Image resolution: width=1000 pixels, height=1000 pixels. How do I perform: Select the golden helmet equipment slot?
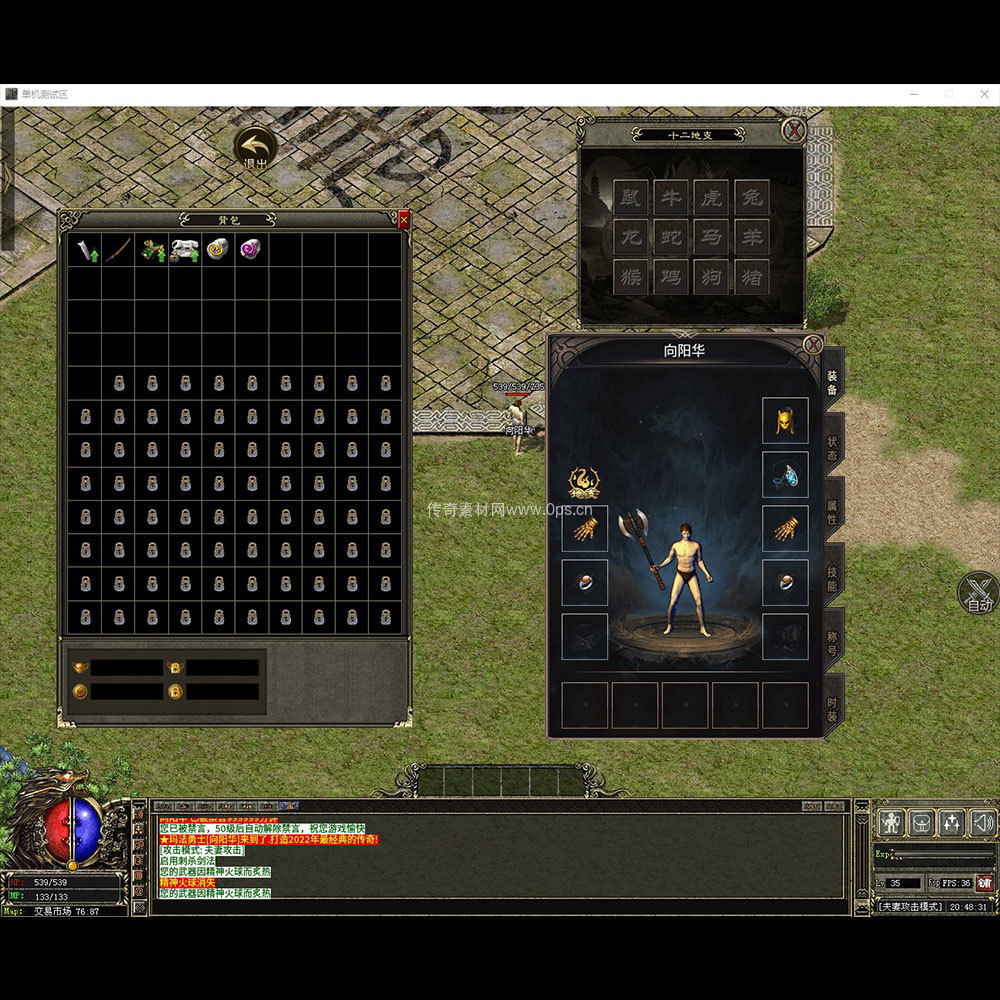(x=785, y=421)
